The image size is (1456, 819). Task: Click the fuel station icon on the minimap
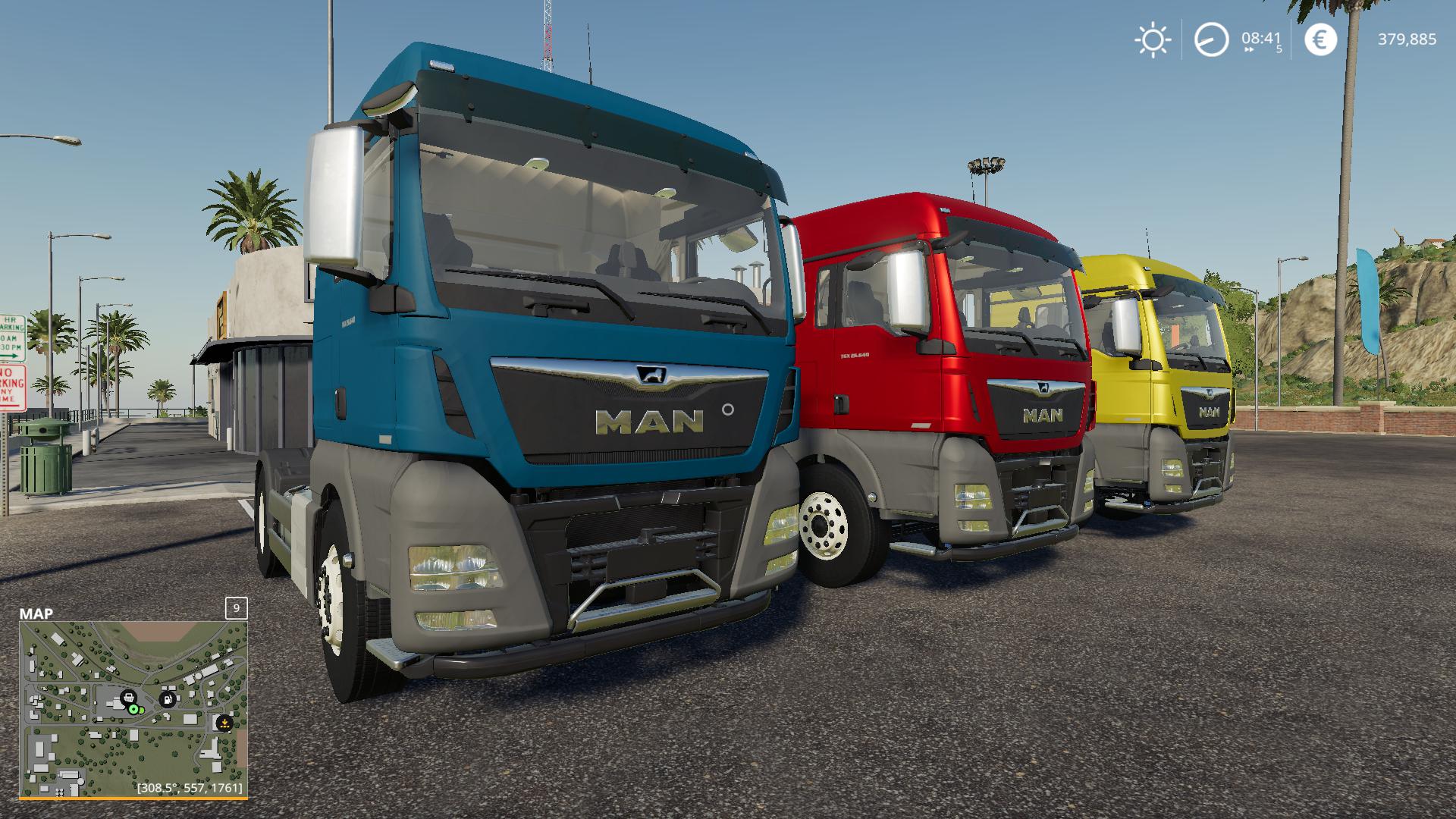[x=168, y=699]
